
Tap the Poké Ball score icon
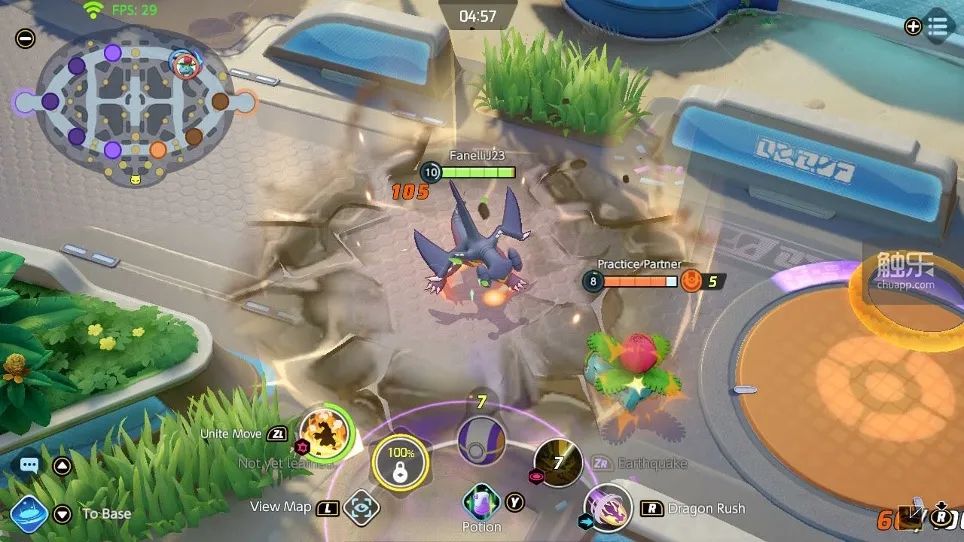481,439
